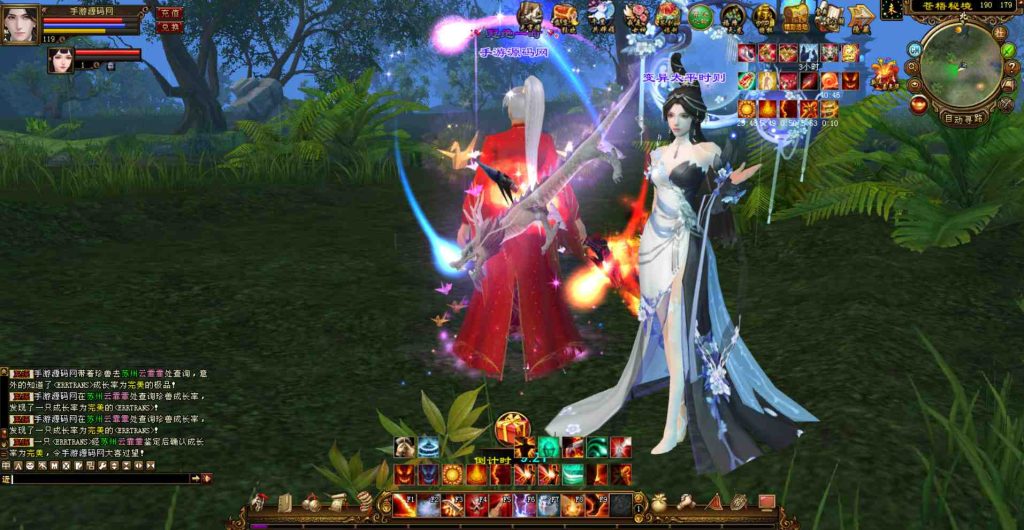Cast the F9 hotbar skill

[x=596, y=505]
